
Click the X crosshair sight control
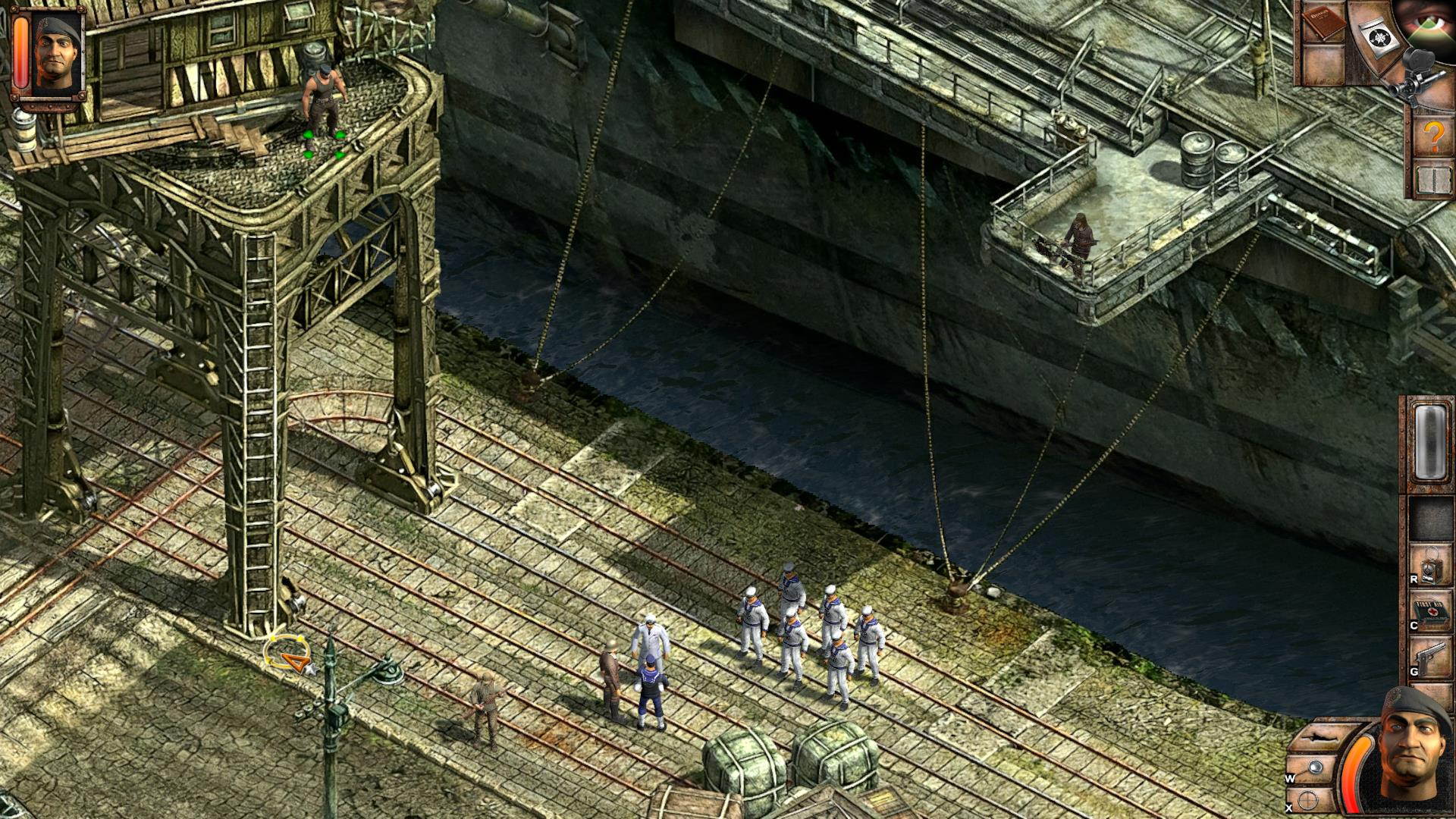coord(1308,799)
